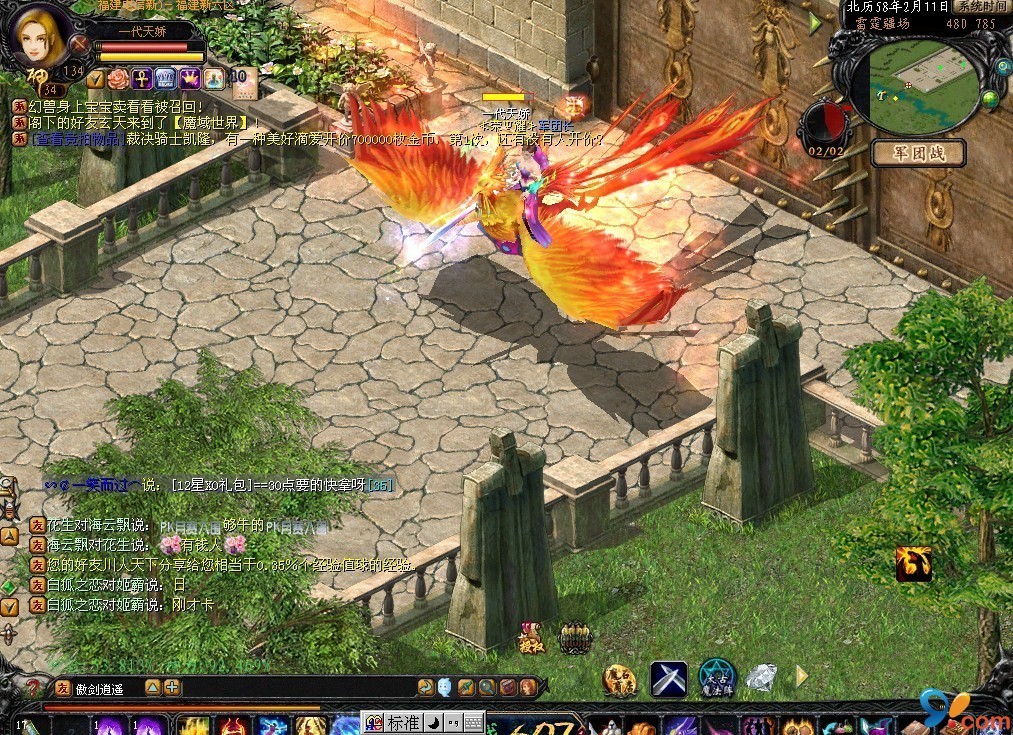This screenshot has height=735, width=1013.
Task: Click the green globe button beside the minimap
Action: [990, 98]
